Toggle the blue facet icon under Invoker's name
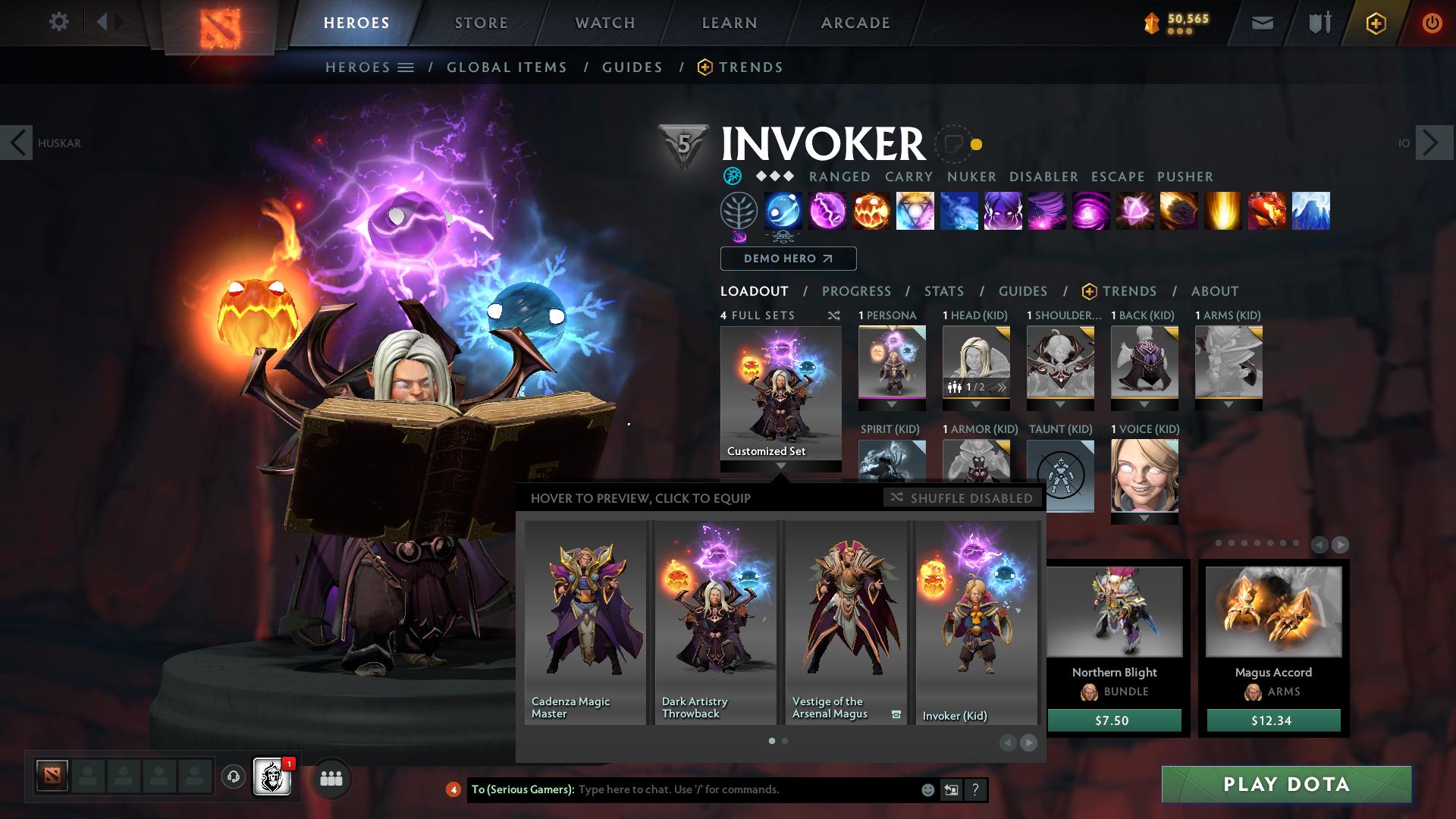The width and height of the screenshot is (1456, 819). point(731,176)
